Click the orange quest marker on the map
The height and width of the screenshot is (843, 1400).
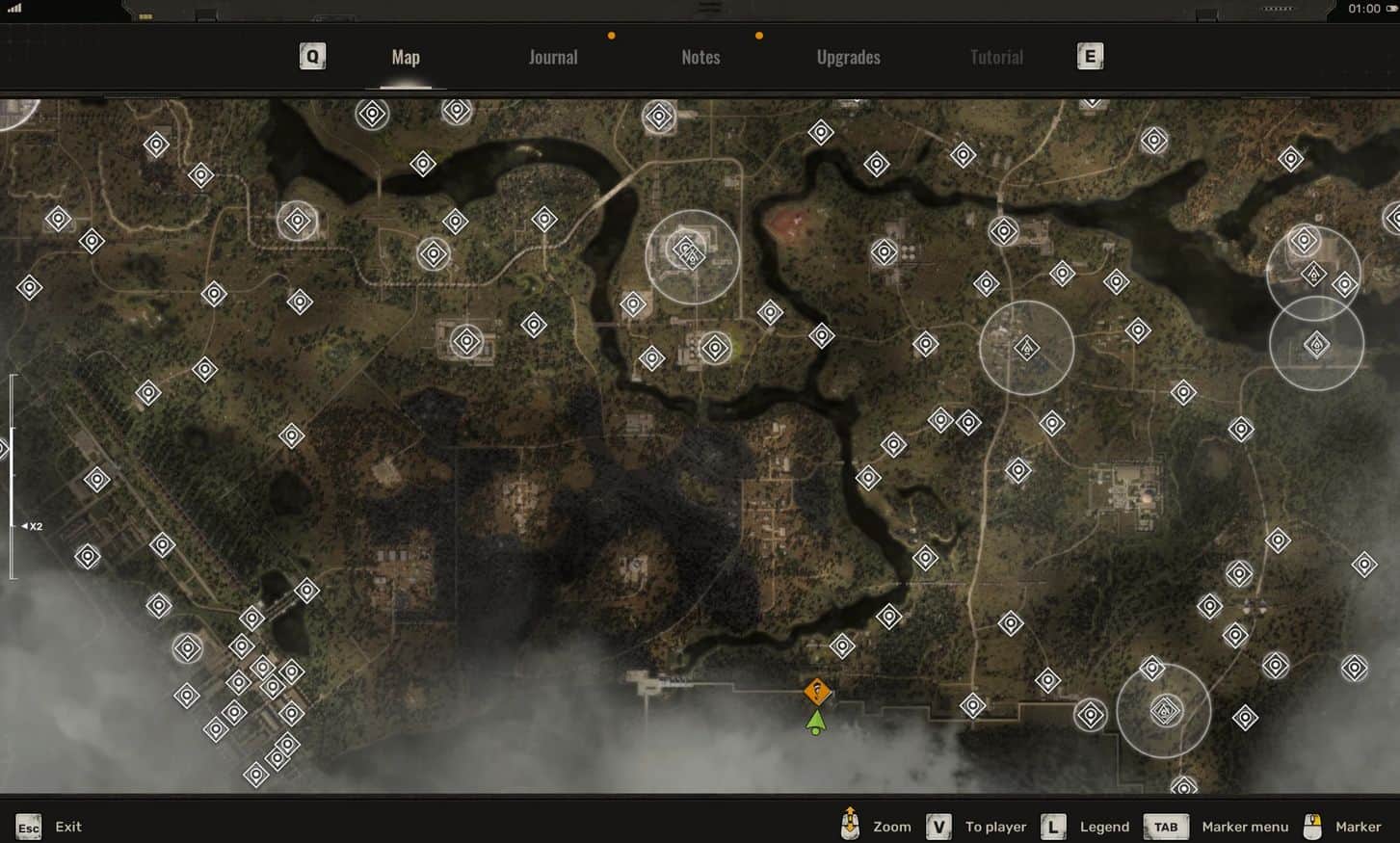[x=816, y=692]
